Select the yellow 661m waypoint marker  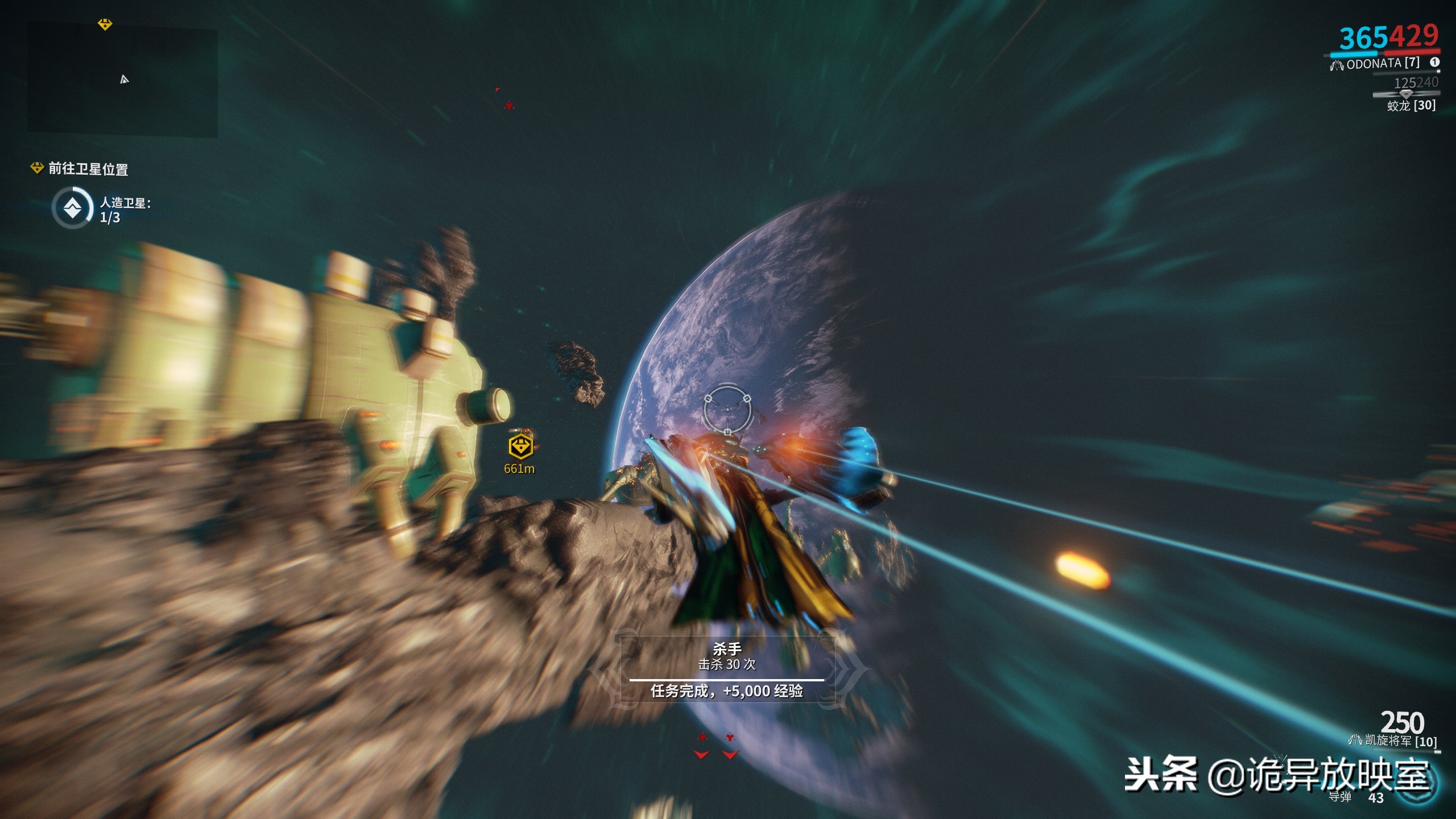520,447
